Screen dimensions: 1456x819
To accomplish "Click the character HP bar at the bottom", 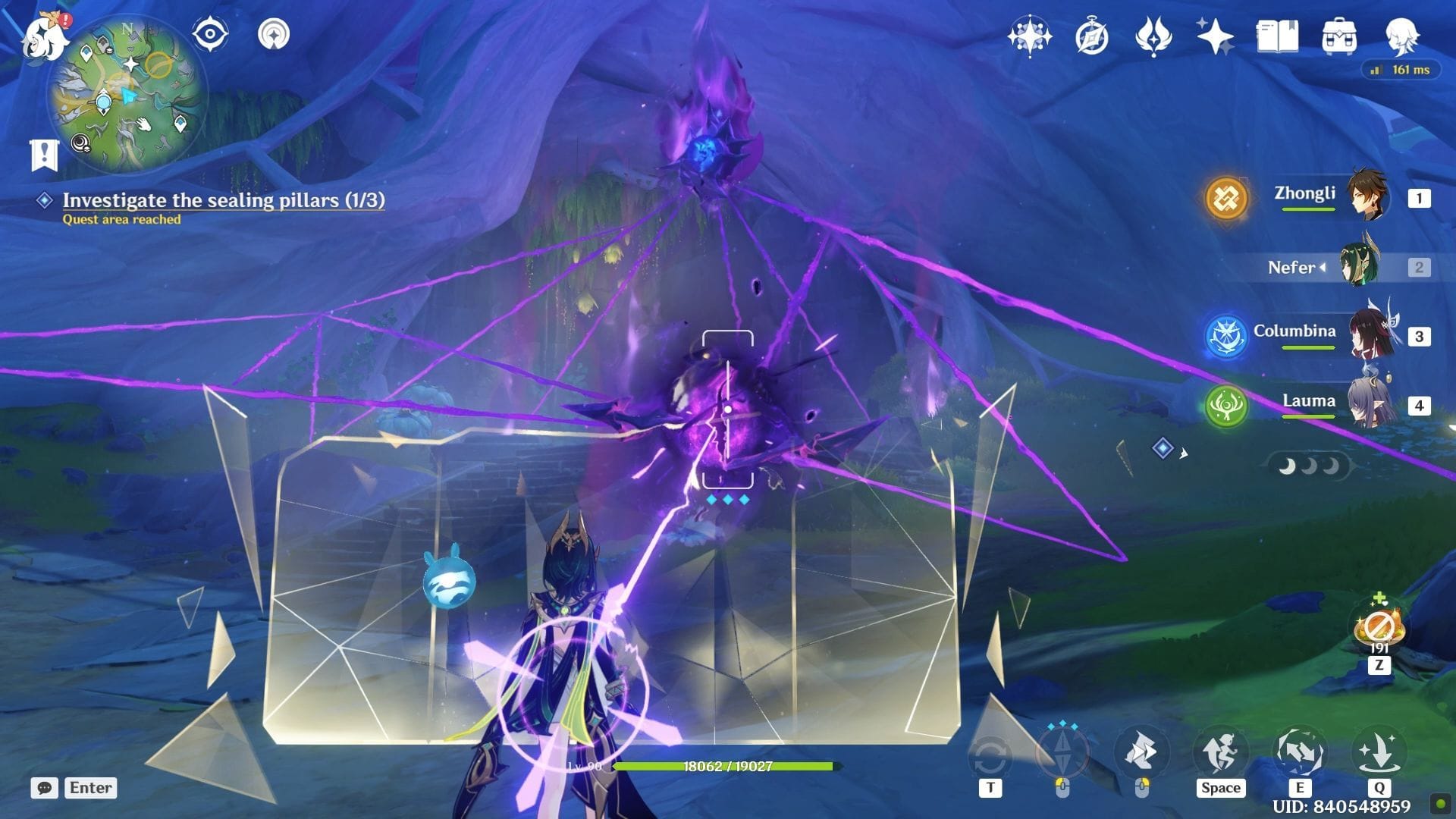I will coord(728,767).
